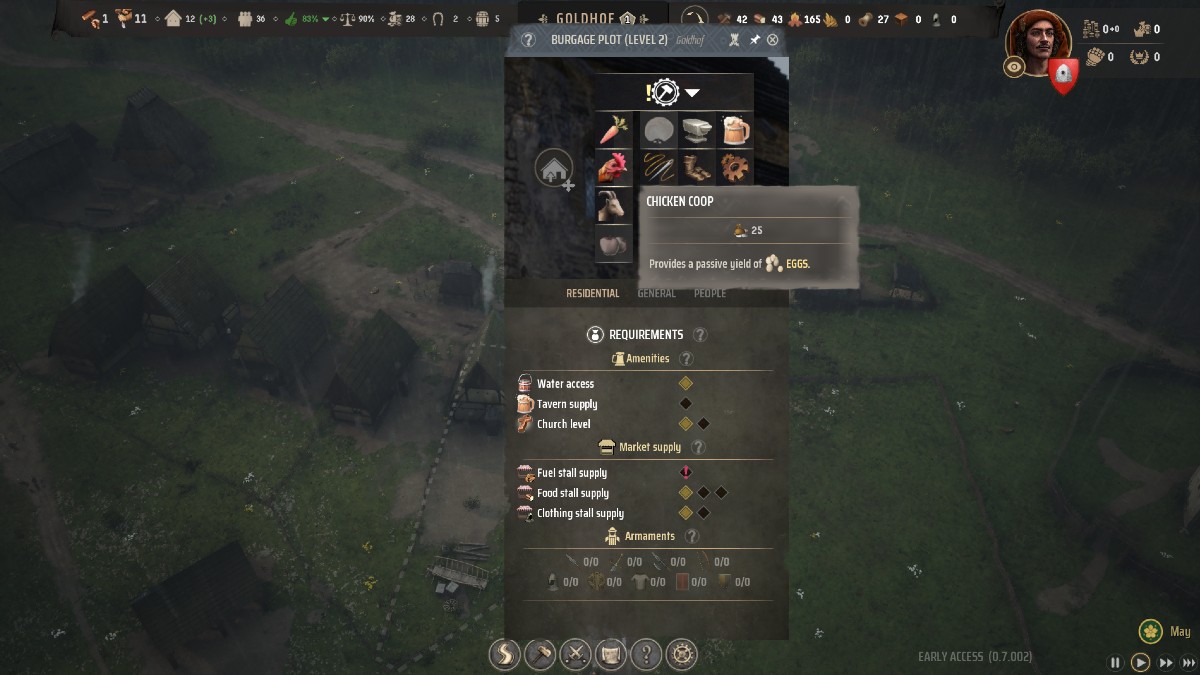Screen dimensions: 1200x675
Task: Switch to the People tab
Action: tap(710, 293)
